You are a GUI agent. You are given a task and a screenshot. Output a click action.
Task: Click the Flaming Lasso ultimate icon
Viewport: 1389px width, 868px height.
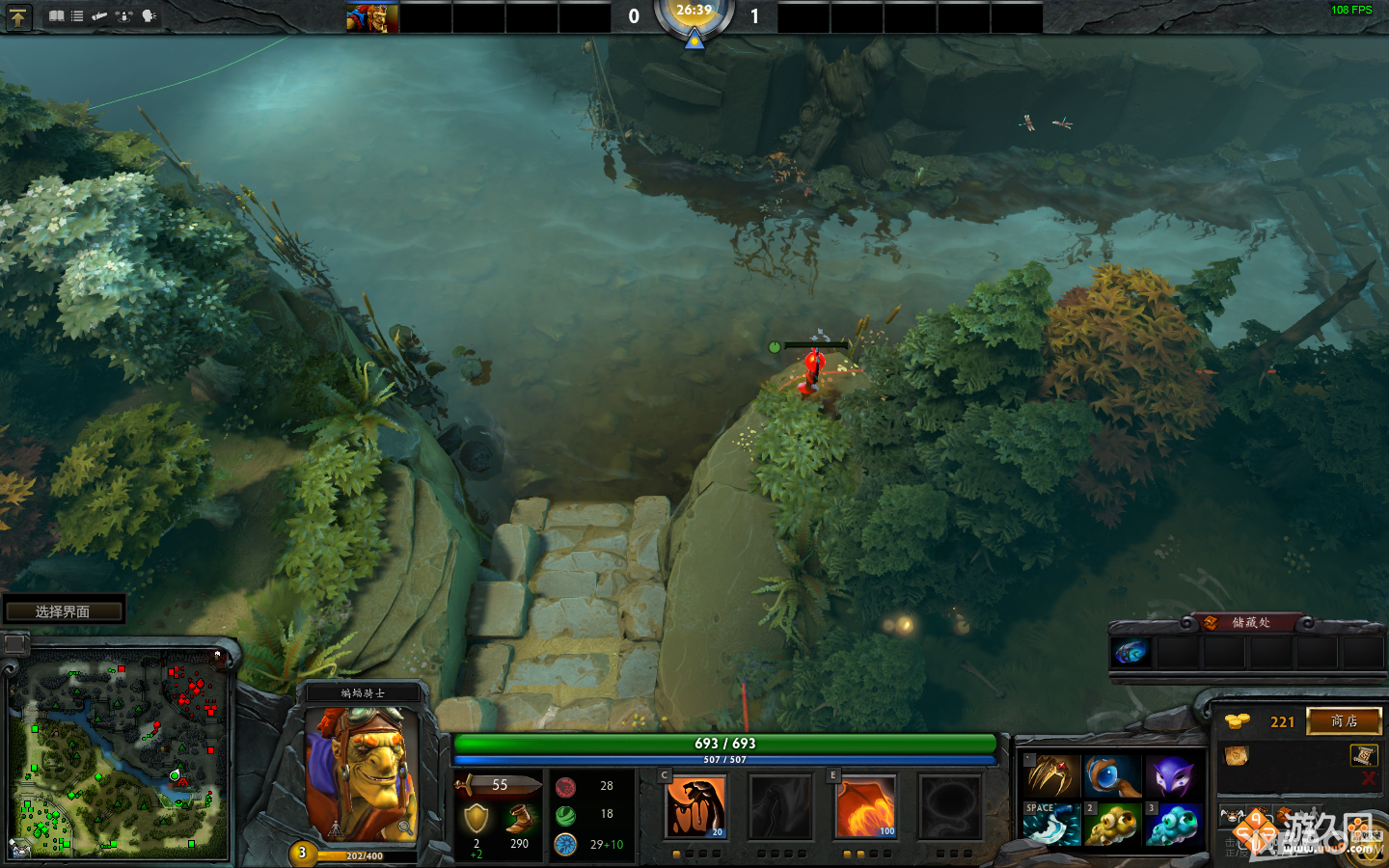tap(949, 807)
